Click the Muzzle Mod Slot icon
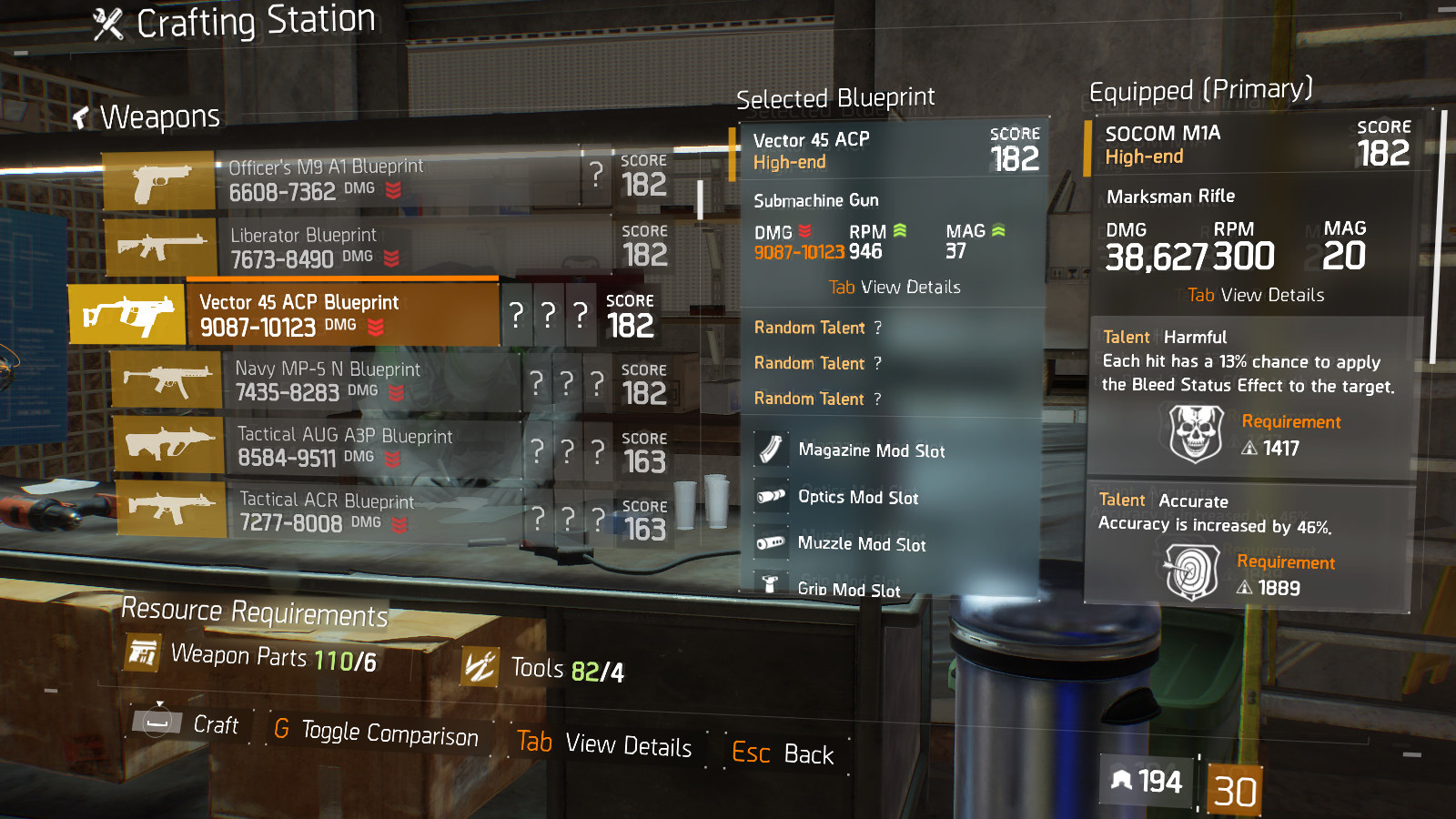The width and height of the screenshot is (1456, 819). (x=770, y=543)
